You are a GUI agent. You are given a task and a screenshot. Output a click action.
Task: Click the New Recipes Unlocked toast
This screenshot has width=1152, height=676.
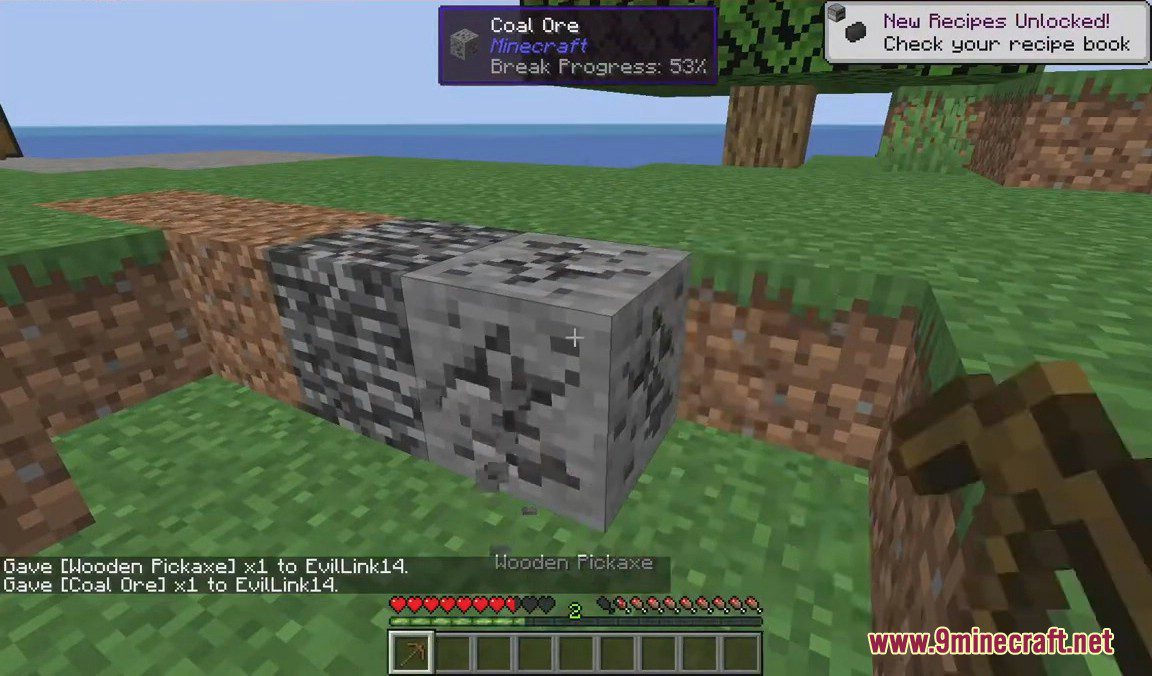coord(988,33)
